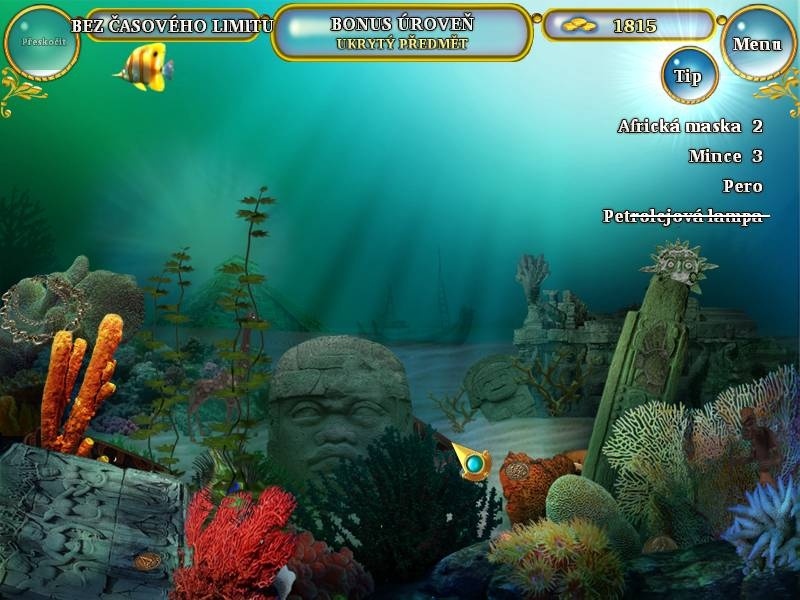The height and width of the screenshot is (600, 800).
Task: Open the Menu bubble button
Action: [x=757, y=43]
